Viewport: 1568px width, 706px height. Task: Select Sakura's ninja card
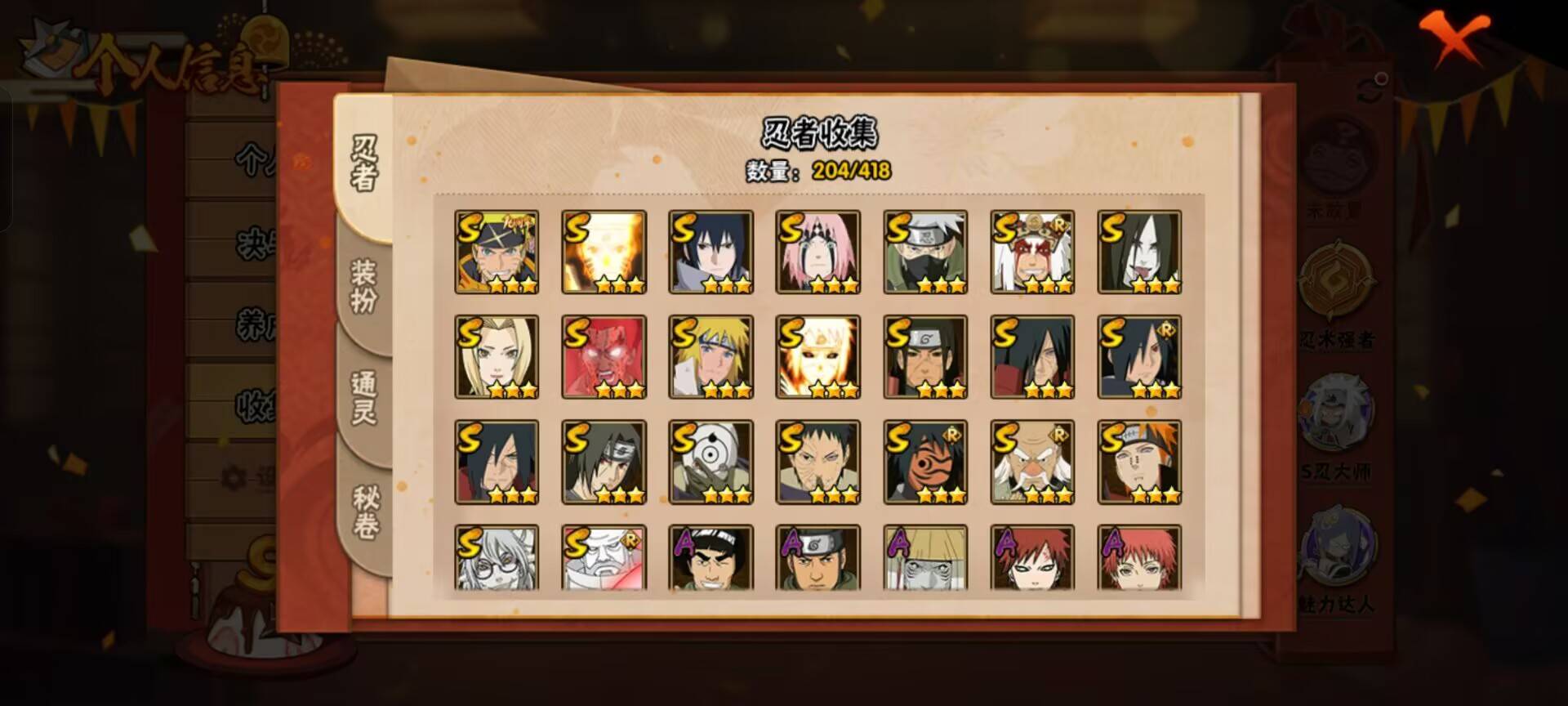pyautogui.click(x=819, y=252)
